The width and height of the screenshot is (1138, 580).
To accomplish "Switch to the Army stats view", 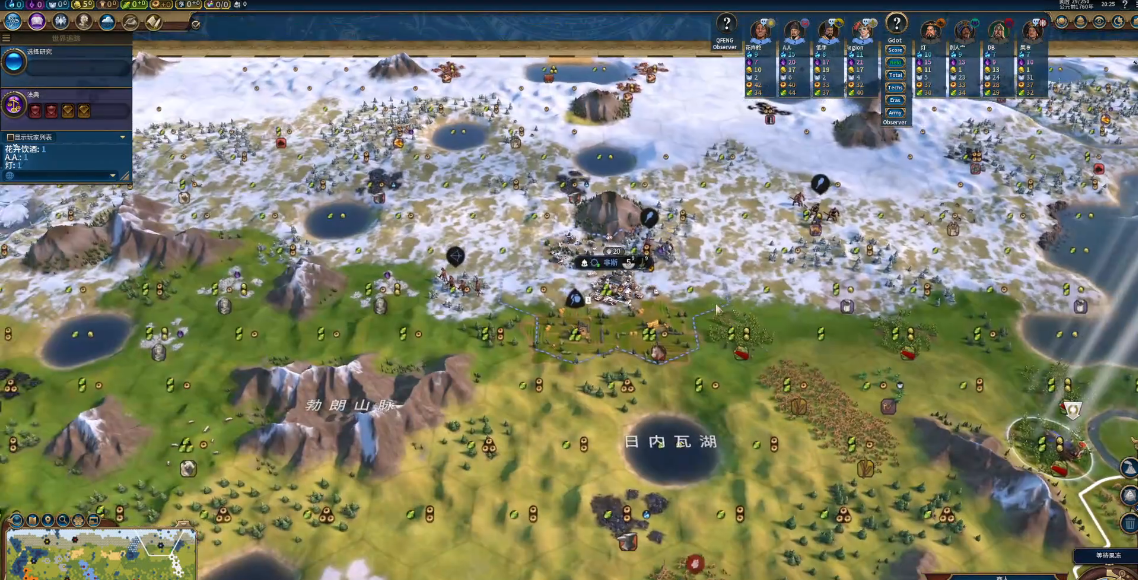I will [x=895, y=112].
